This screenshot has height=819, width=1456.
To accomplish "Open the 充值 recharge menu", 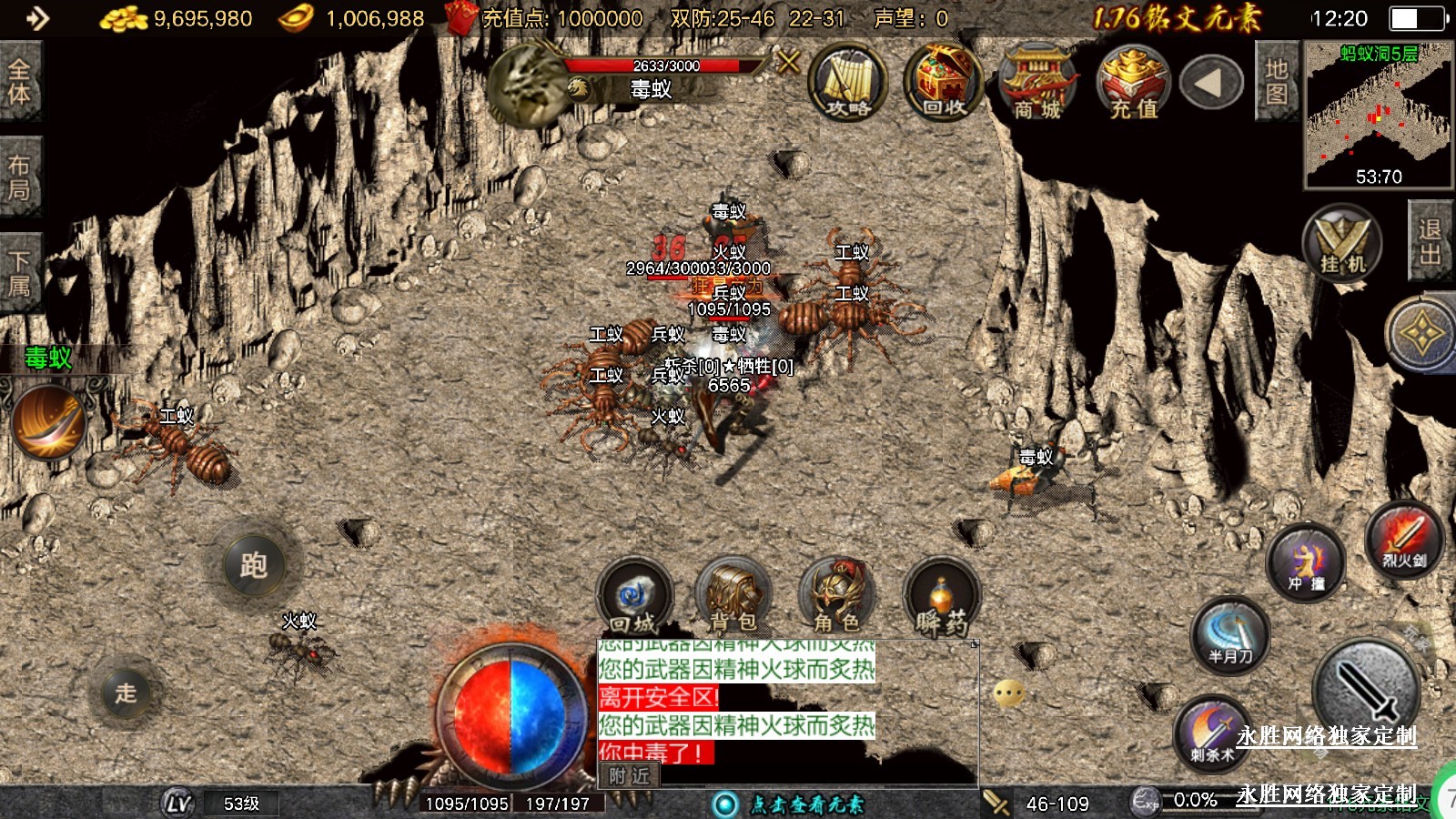I will pos(1134,84).
